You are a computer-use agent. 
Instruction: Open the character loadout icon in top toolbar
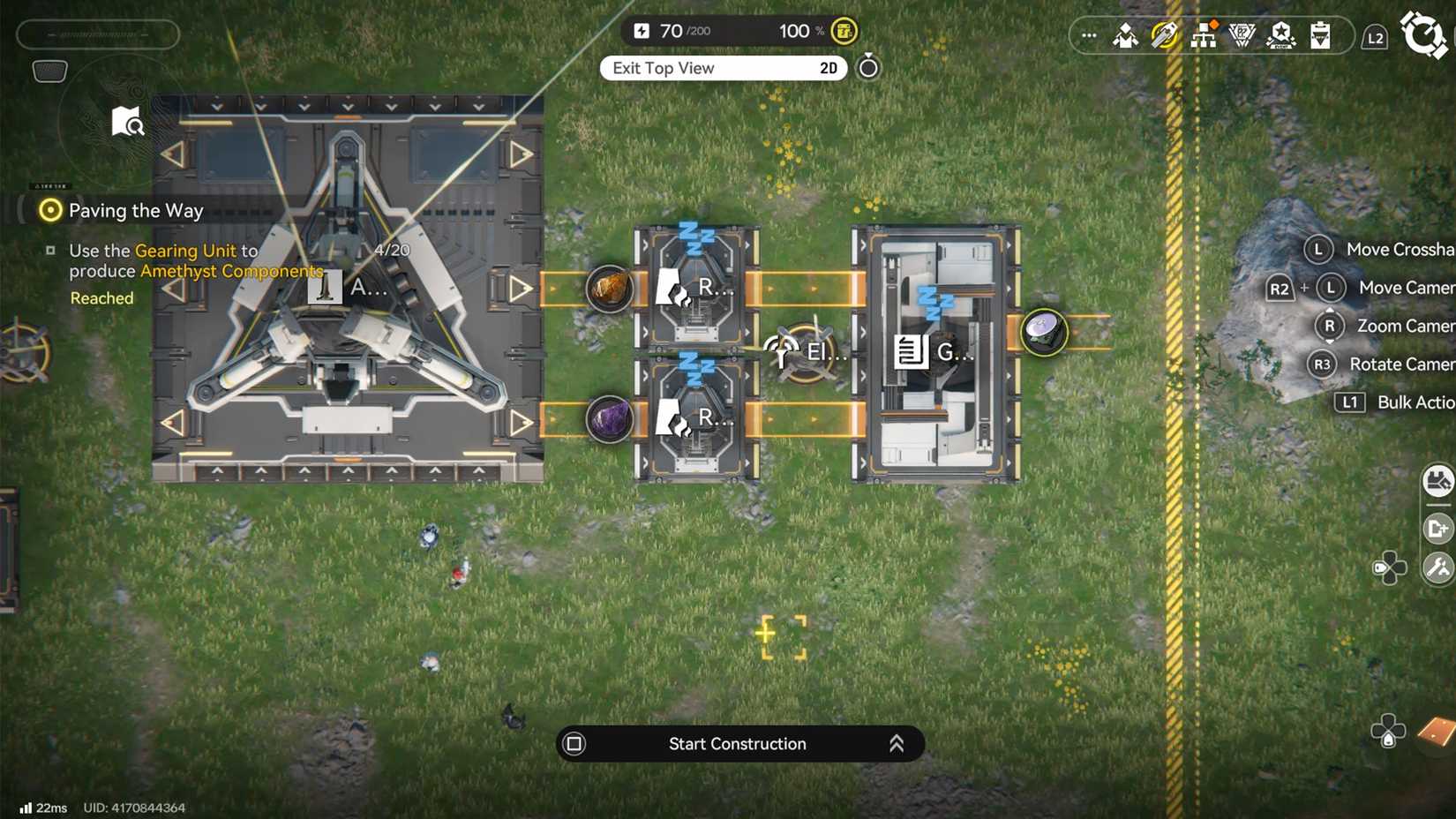point(1125,37)
